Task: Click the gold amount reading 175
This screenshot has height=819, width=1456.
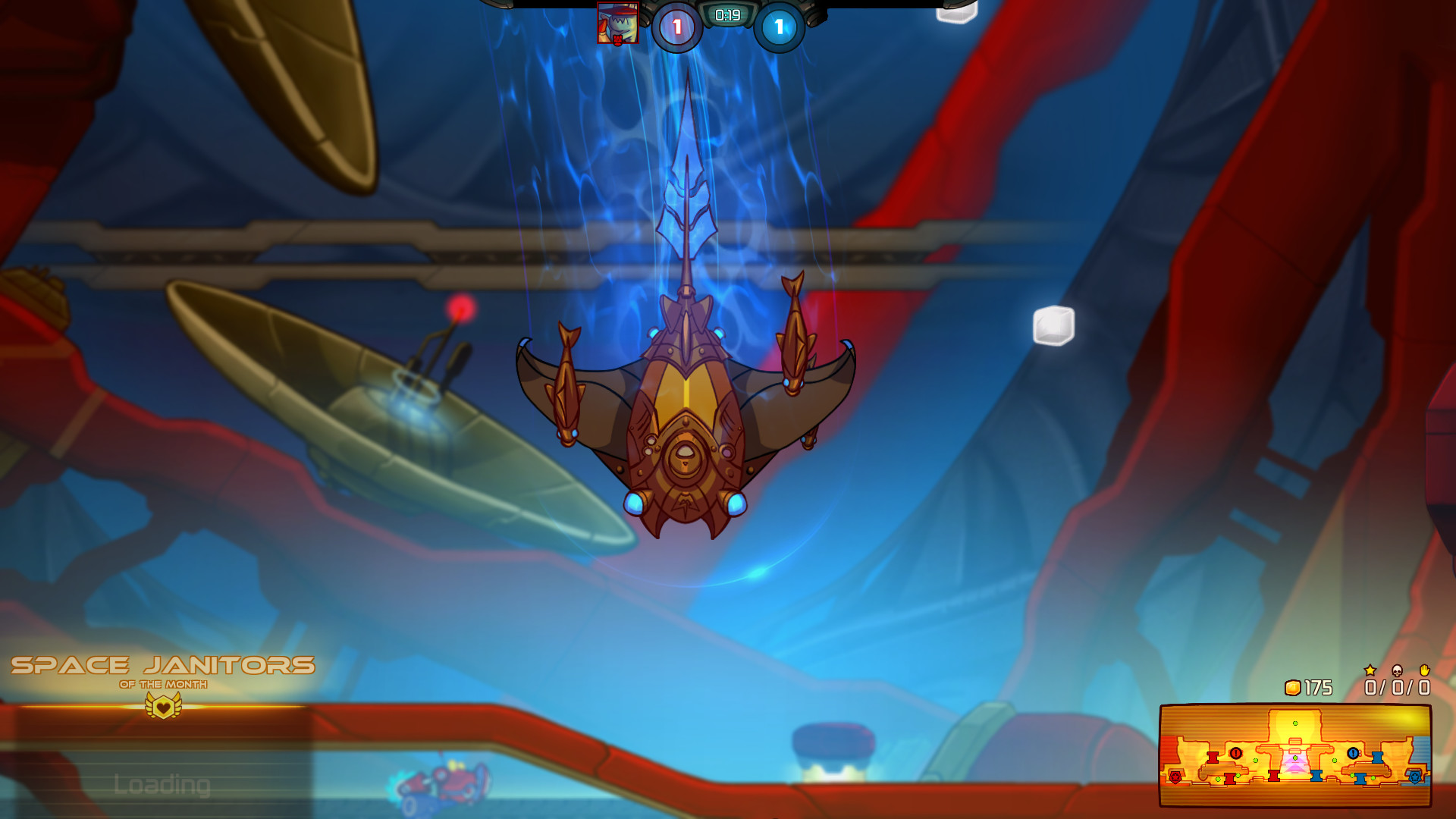Action: pos(1319,686)
